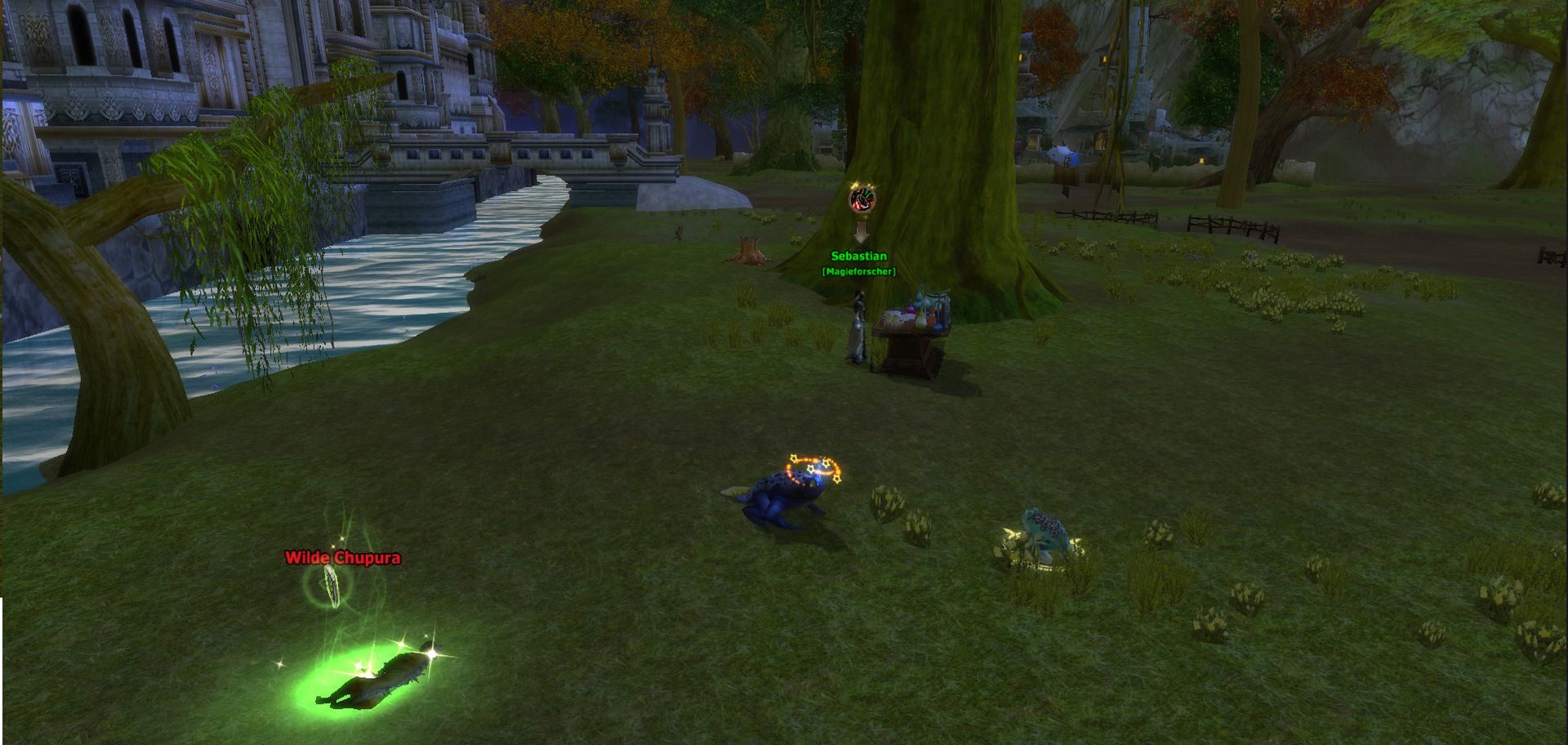Image resolution: width=1568 pixels, height=745 pixels.
Task: Click the Sebastian green nameplate
Action: (858, 257)
